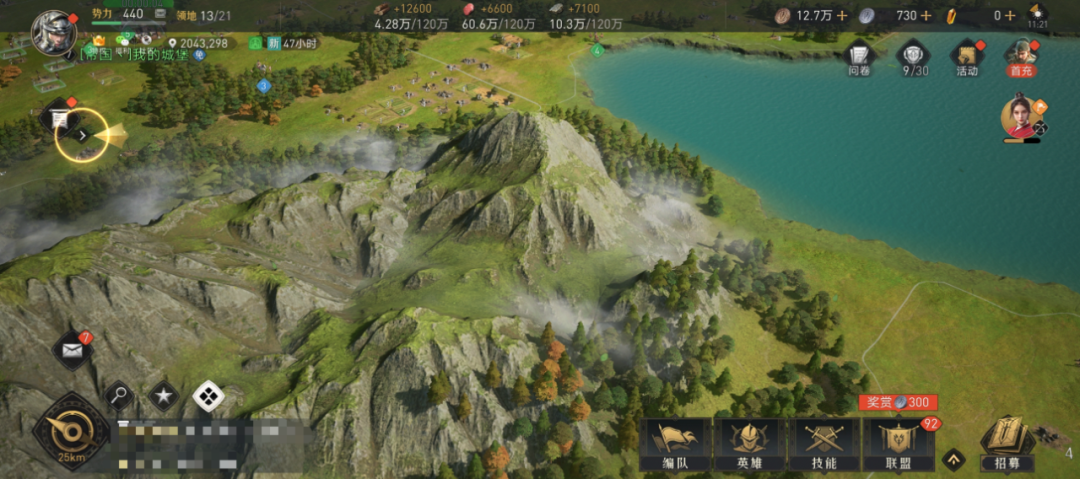Open the star favorites icon
Screen dimensions: 1080x479
(x=163, y=396)
